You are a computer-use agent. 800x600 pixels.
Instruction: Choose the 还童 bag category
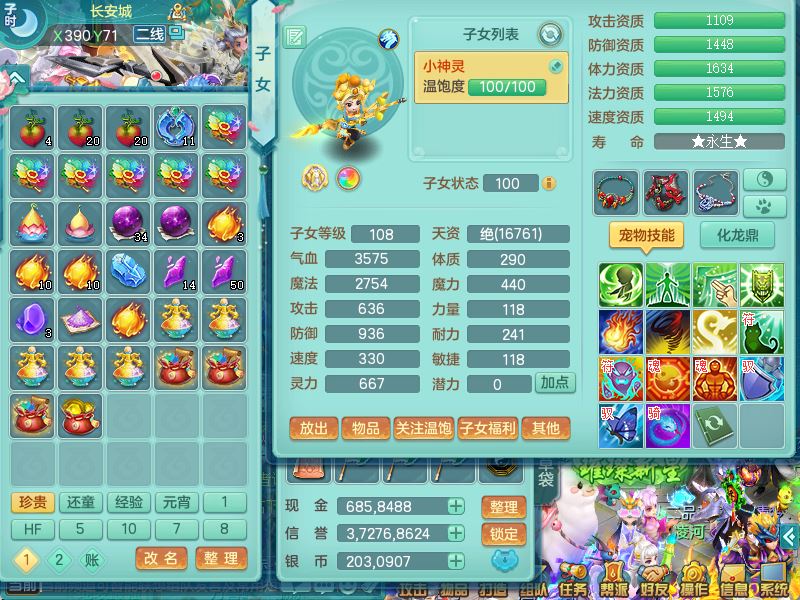[x=81, y=502]
